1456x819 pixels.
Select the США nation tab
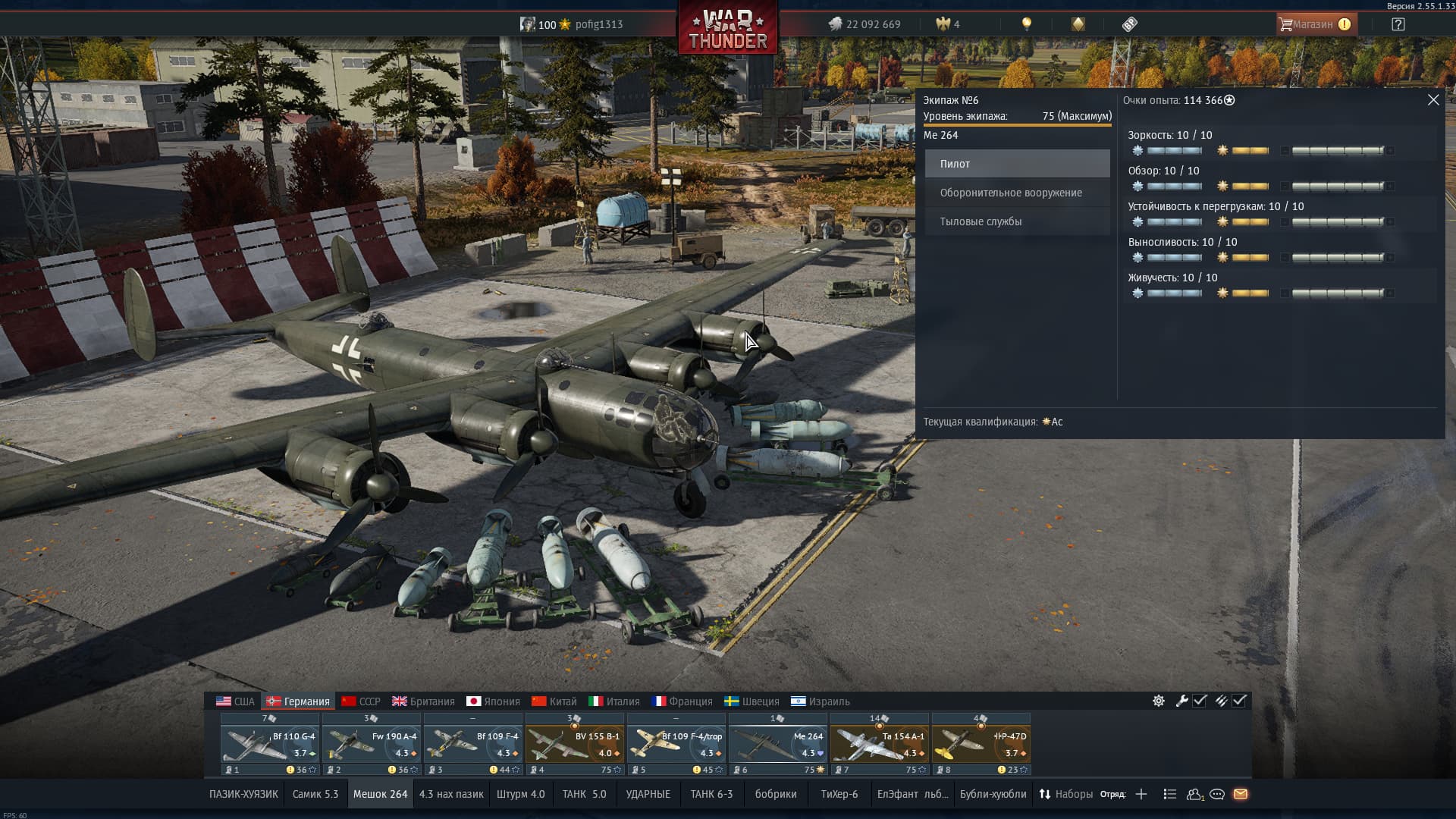click(235, 701)
